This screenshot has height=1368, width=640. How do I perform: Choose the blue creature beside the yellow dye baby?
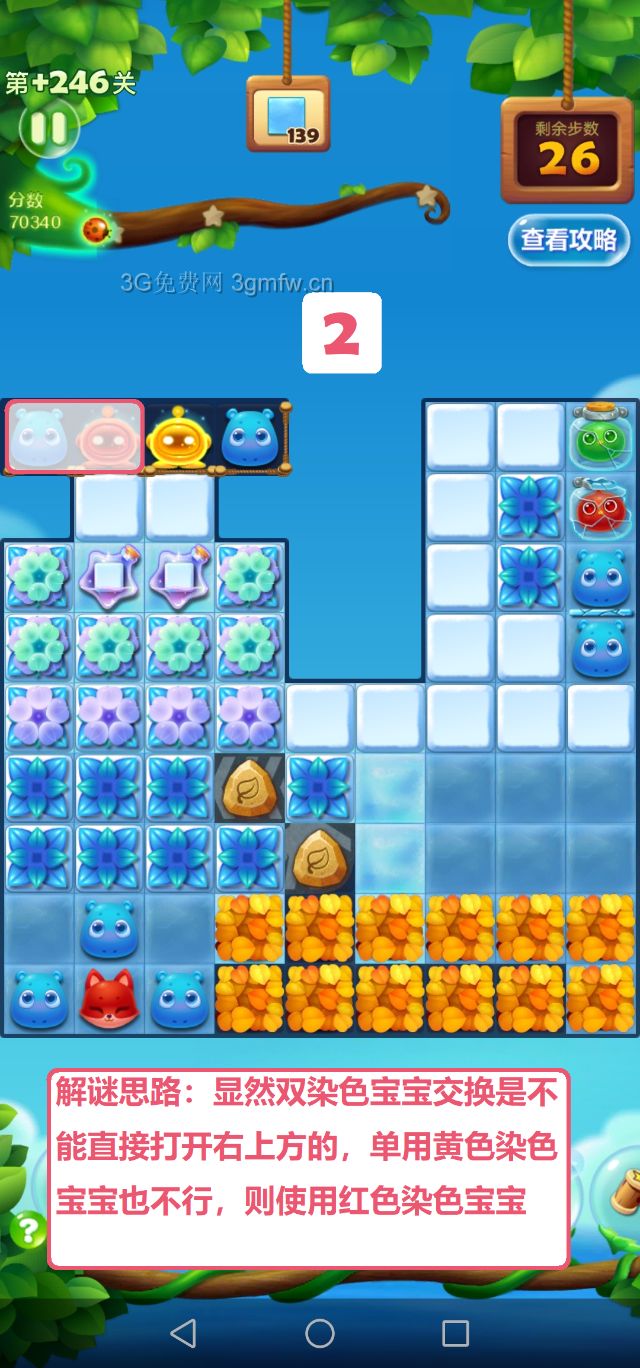[249, 437]
